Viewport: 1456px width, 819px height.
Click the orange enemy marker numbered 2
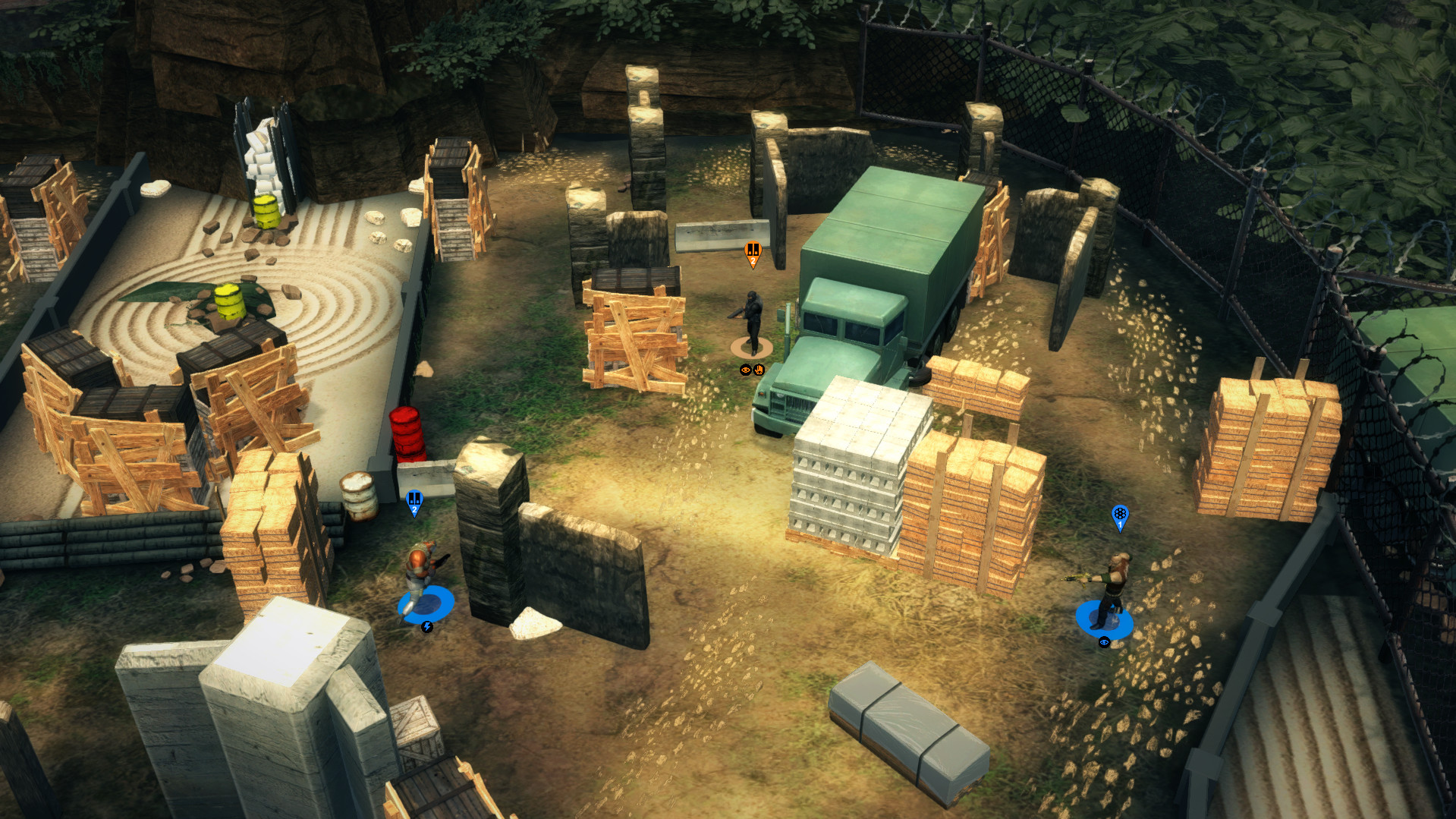click(753, 252)
